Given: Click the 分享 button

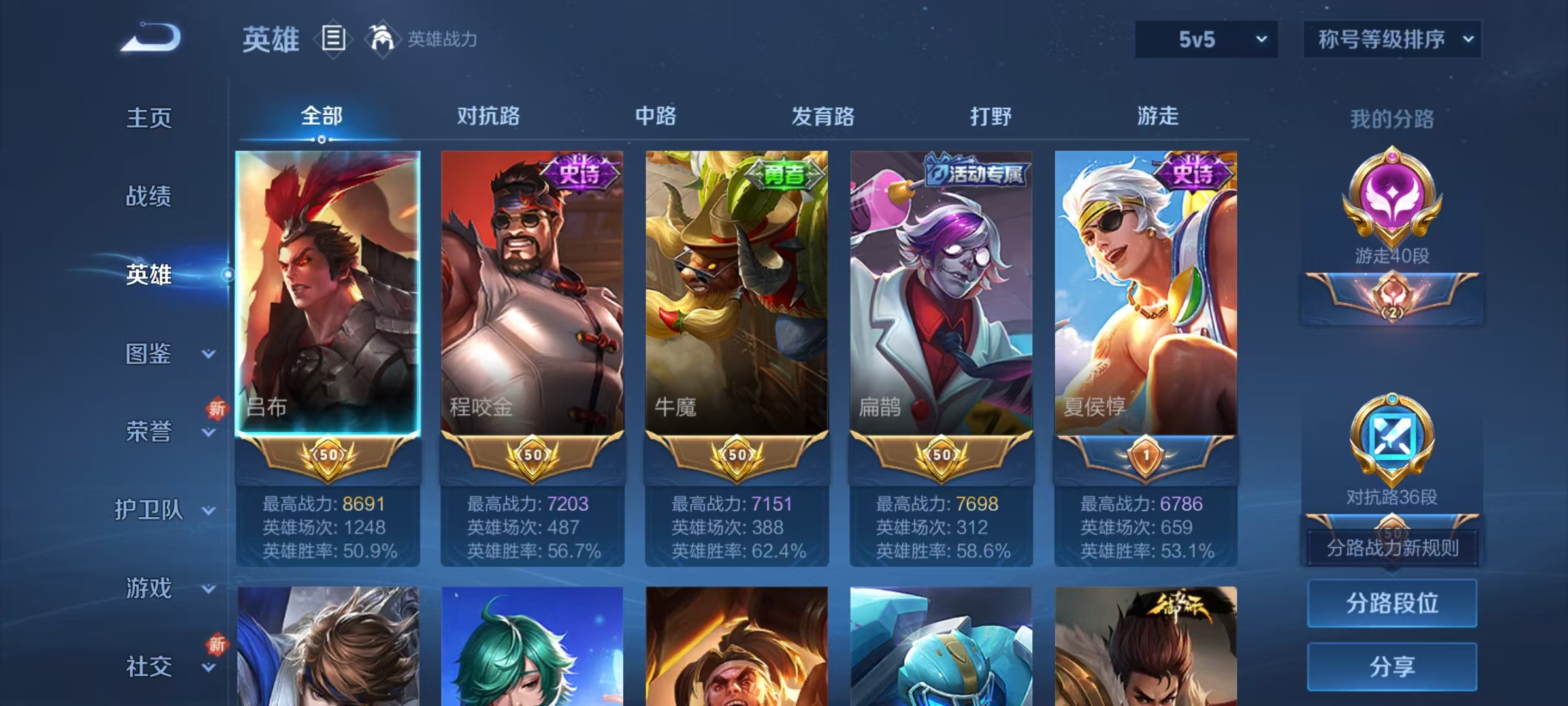Looking at the screenshot, I should tap(1392, 667).
